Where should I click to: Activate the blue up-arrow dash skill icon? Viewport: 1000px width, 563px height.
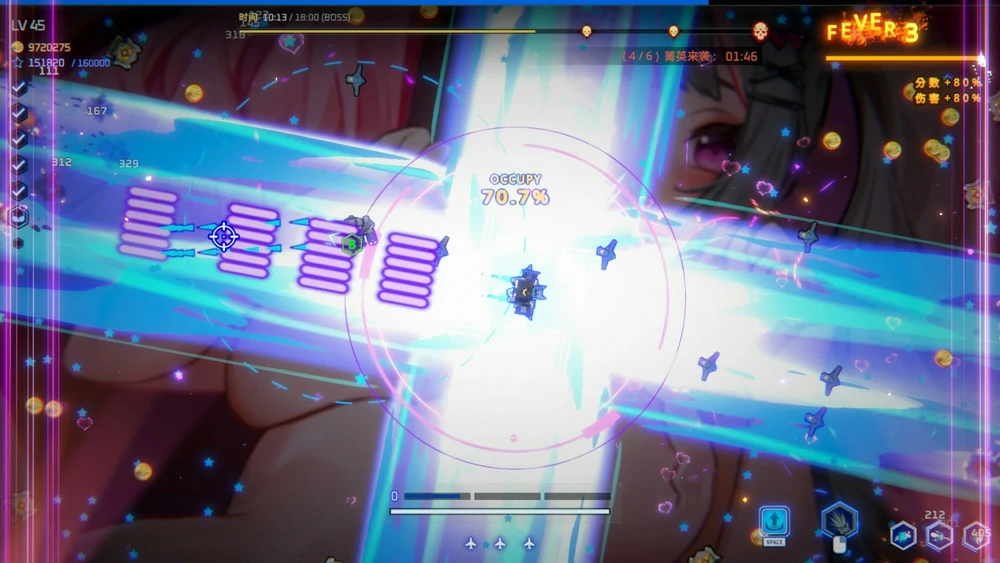(x=774, y=521)
